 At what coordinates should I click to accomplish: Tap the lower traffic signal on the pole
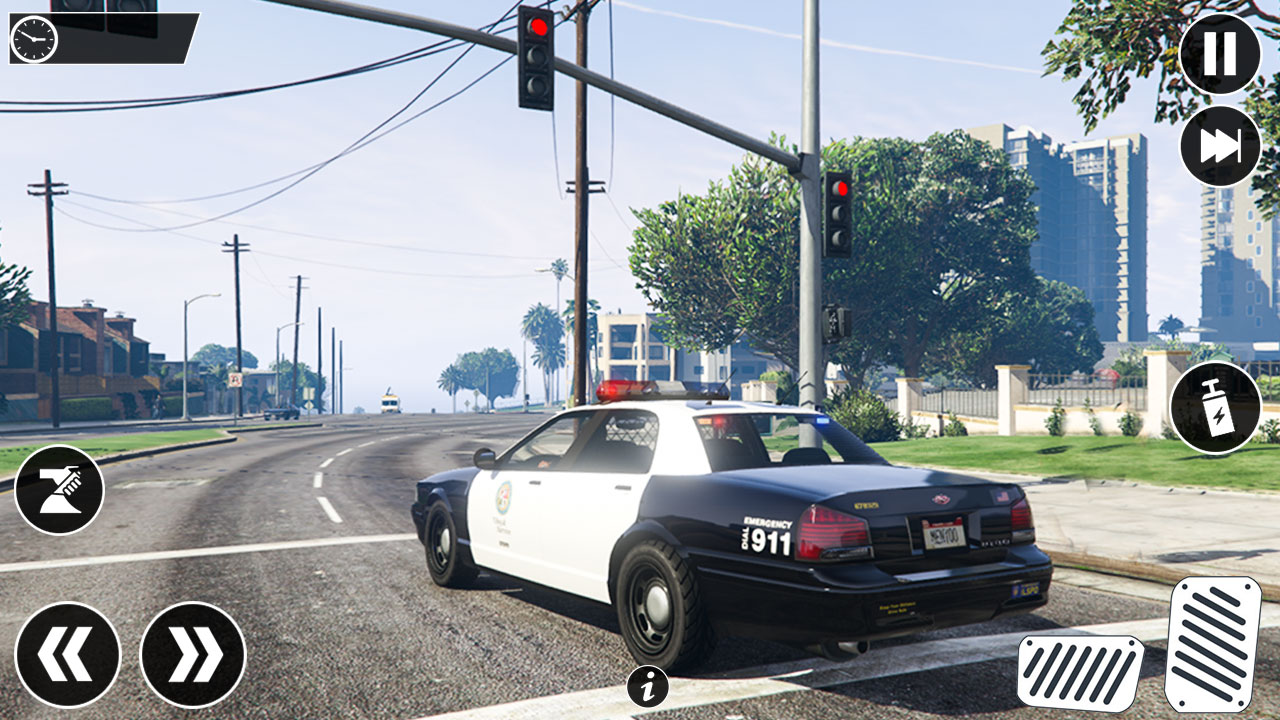pos(833,322)
